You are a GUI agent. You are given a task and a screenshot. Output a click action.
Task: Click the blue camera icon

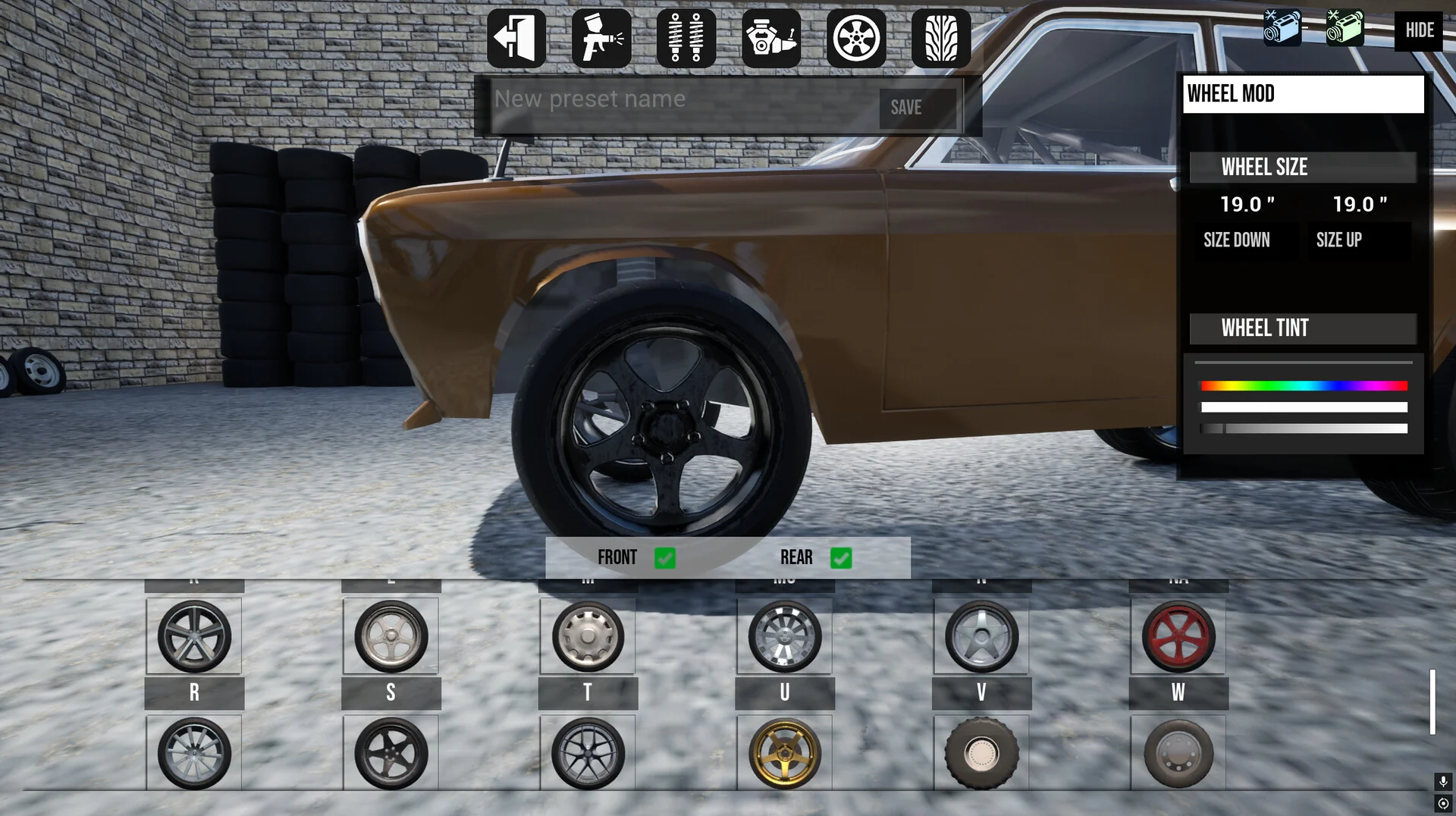point(1282,27)
